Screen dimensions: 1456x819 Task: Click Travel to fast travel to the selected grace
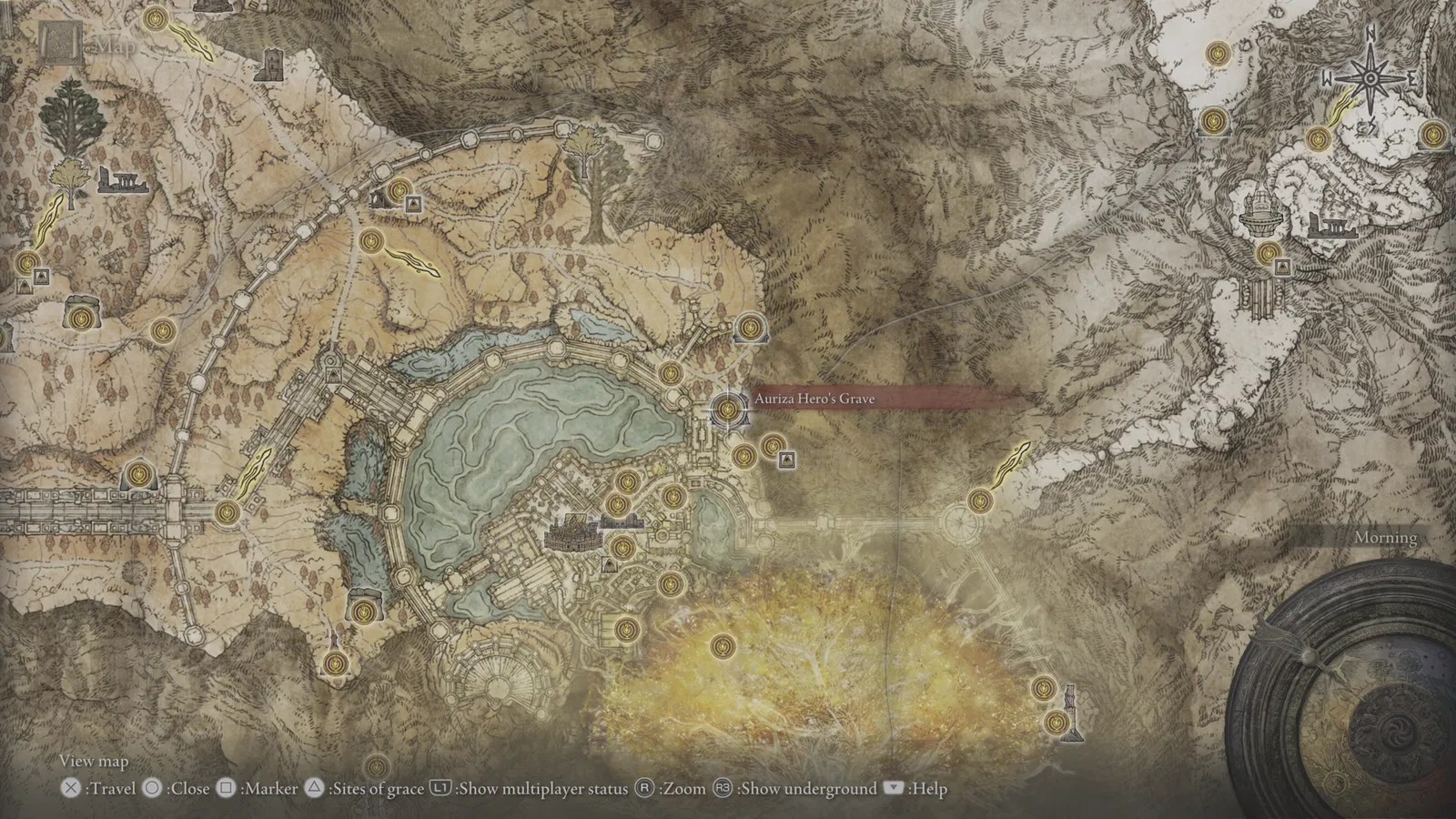[68, 789]
